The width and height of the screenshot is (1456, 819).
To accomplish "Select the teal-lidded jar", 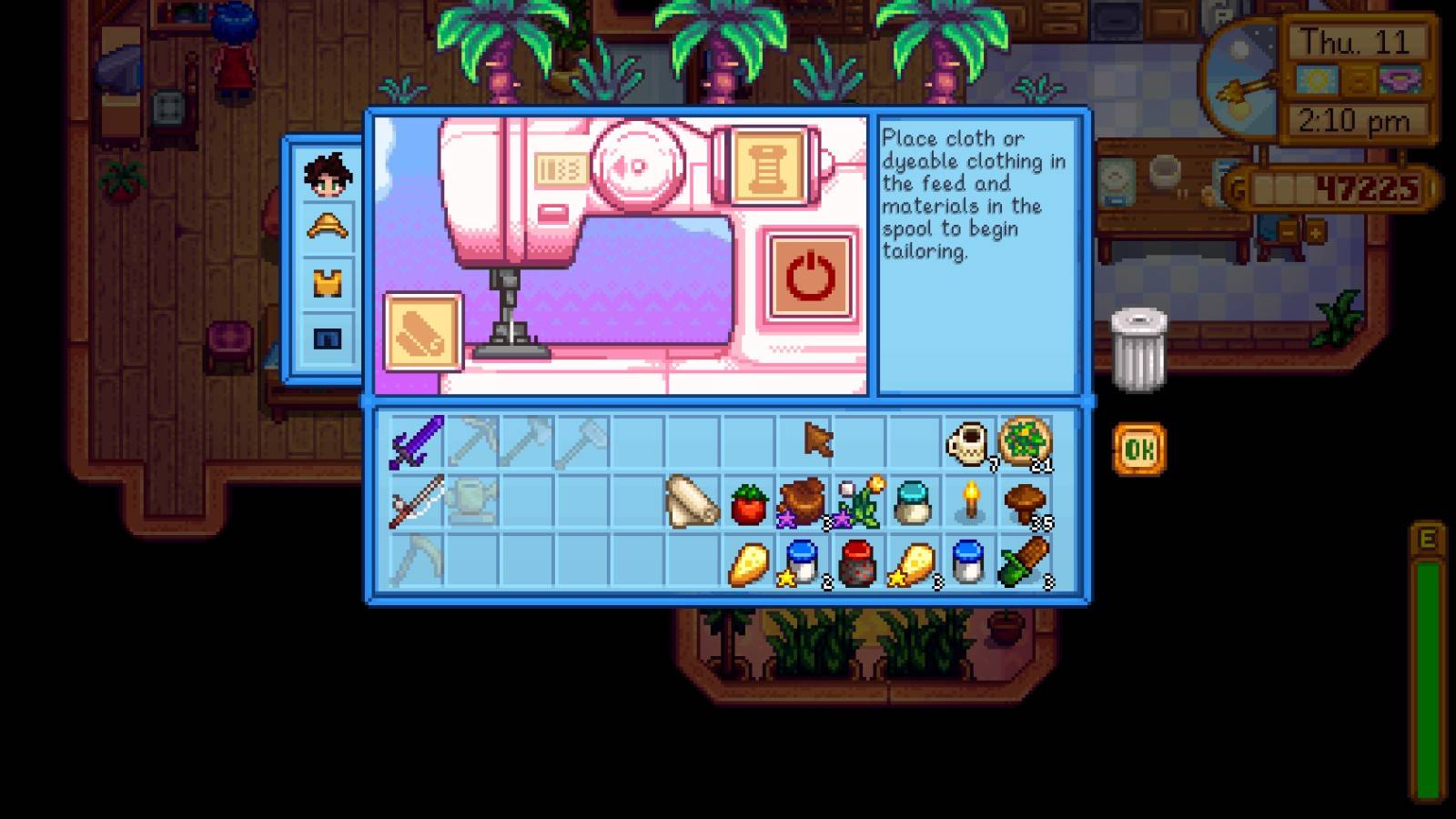I will coord(913,503).
